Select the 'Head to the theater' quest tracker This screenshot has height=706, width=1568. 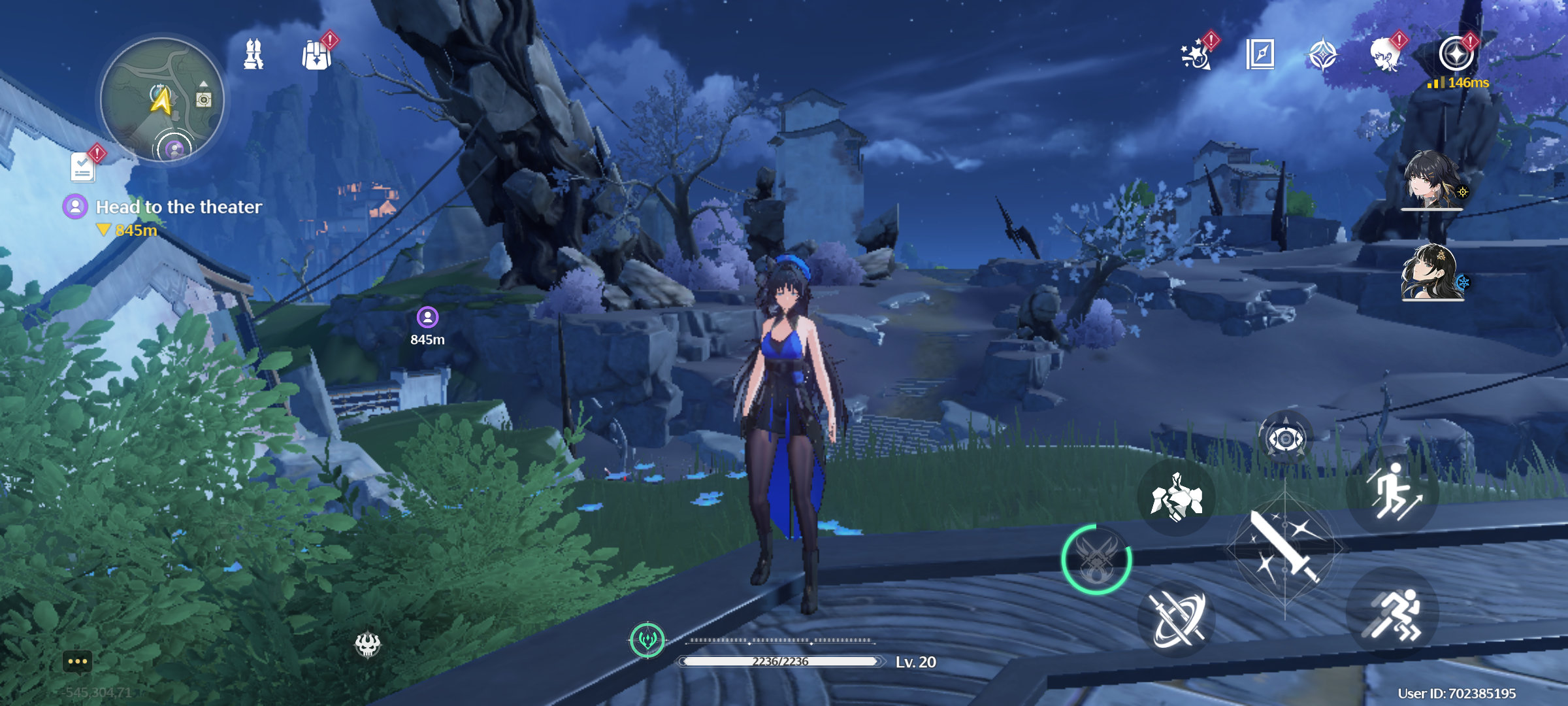pyautogui.click(x=178, y=207)
